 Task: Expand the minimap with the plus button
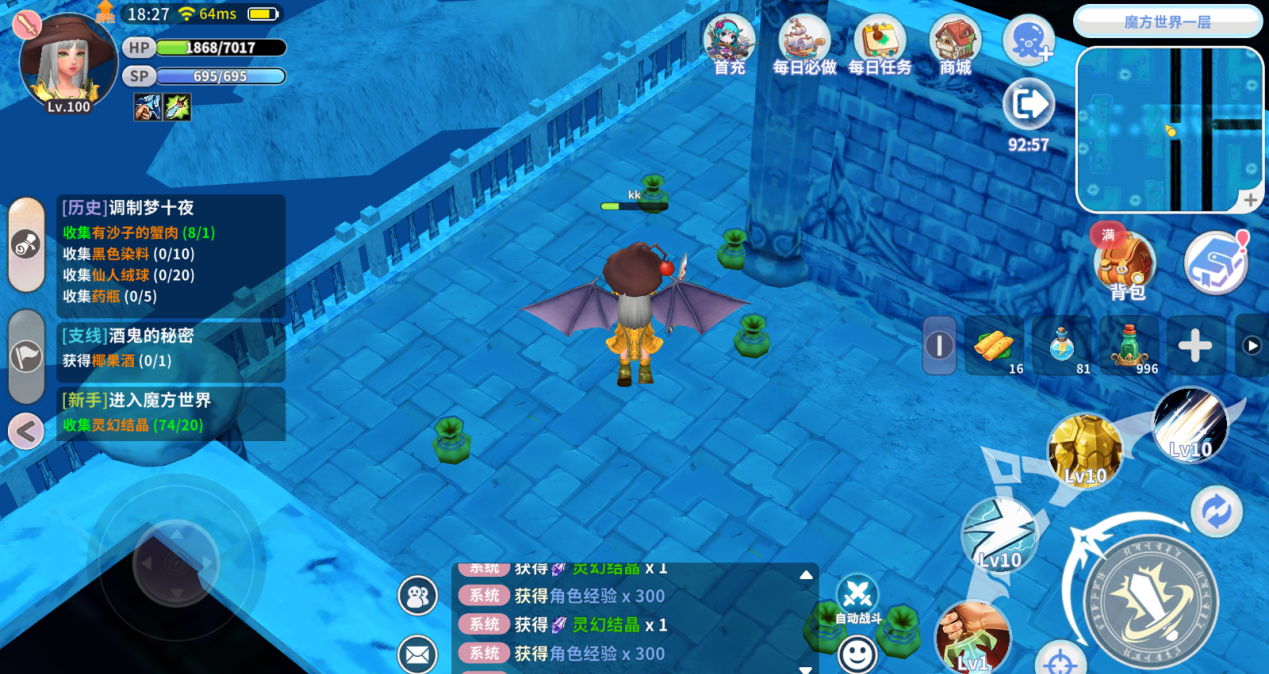(1250, 201)
